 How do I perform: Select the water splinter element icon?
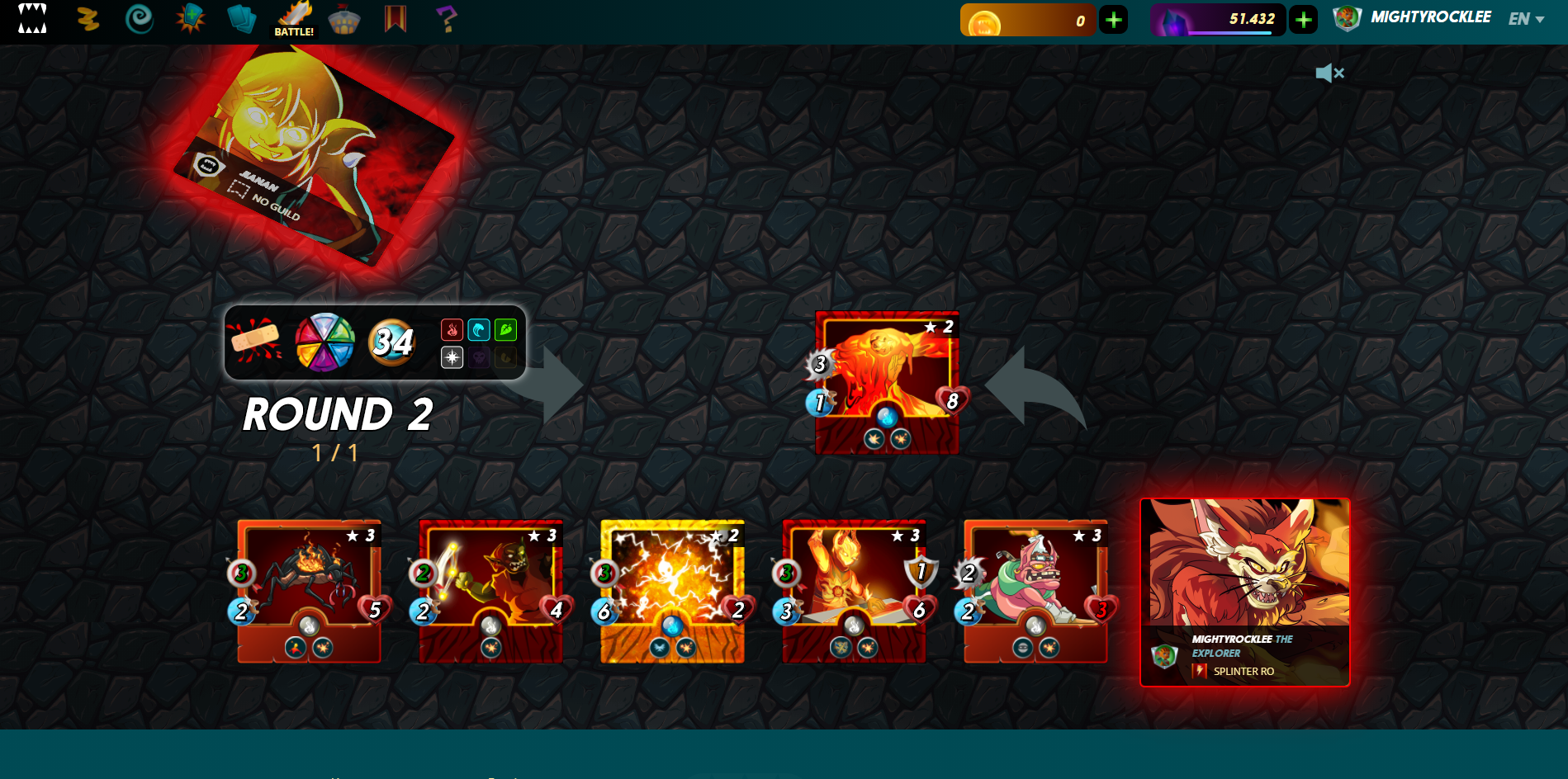pyautogui.click(x=479, y=329)
